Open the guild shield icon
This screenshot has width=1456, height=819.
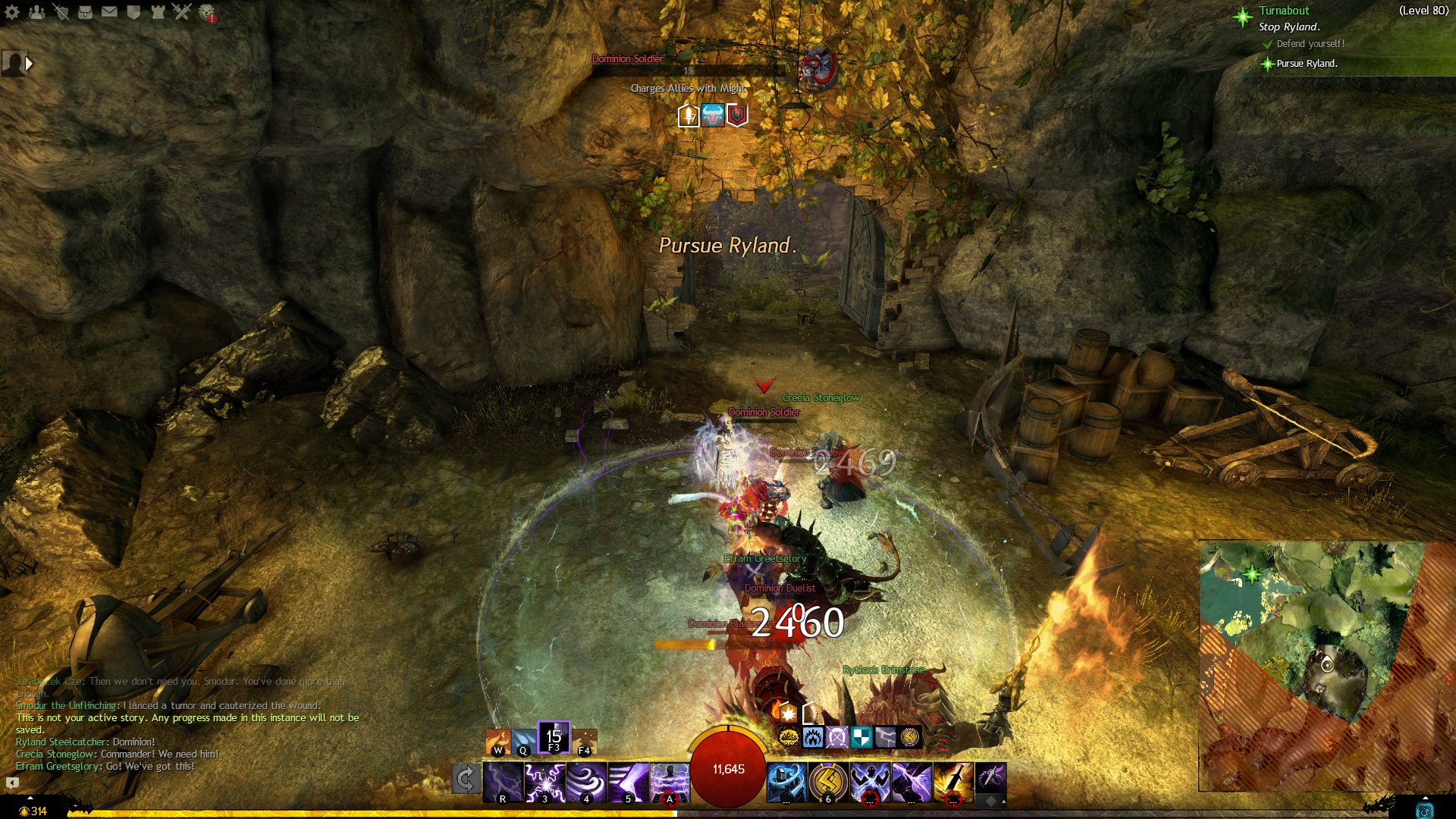pyautogui.click(x=133, y=12)
